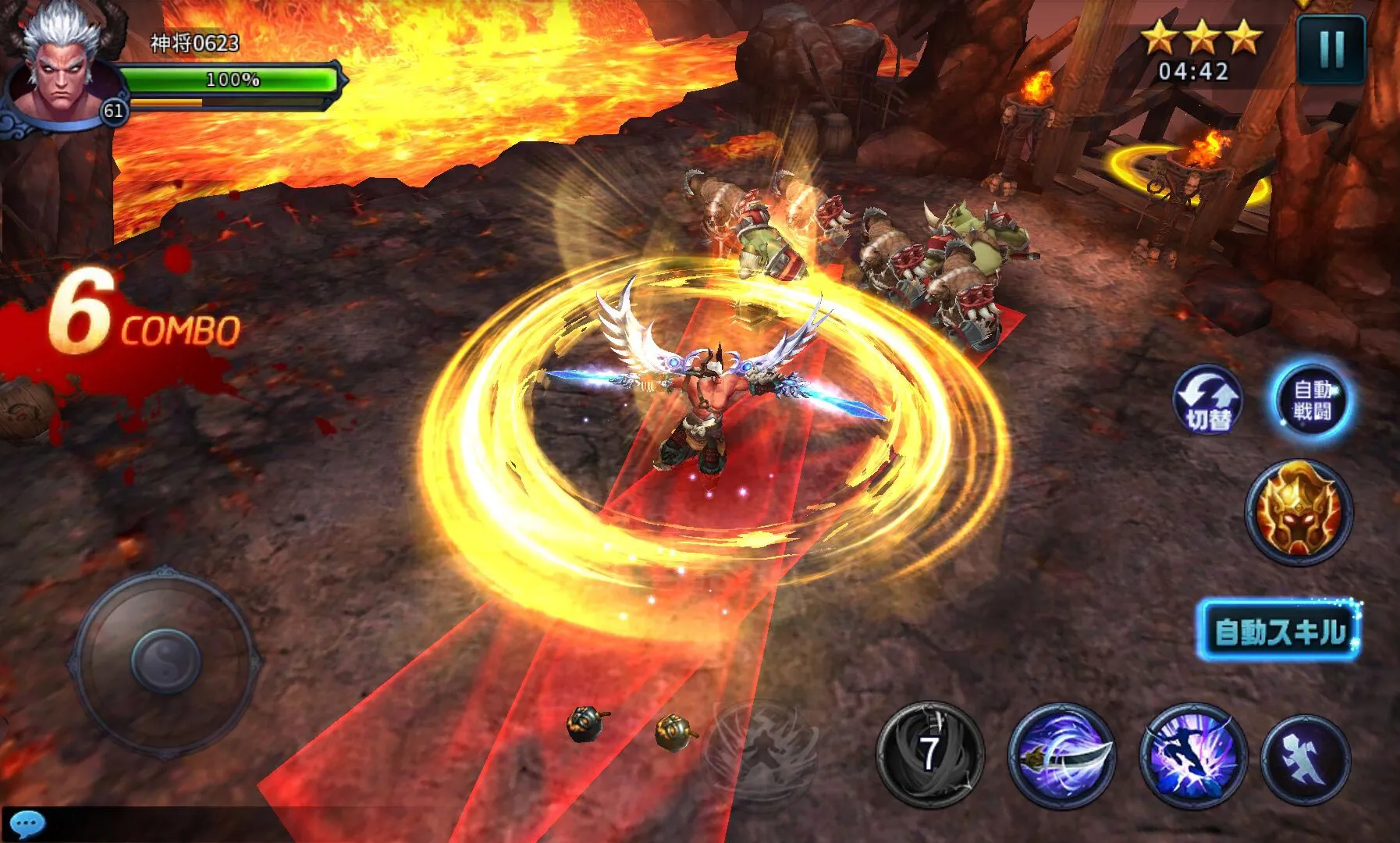1400x843 pixels.
Task: Tap the faded warrior emblem skill button
Action: [761, 748]
